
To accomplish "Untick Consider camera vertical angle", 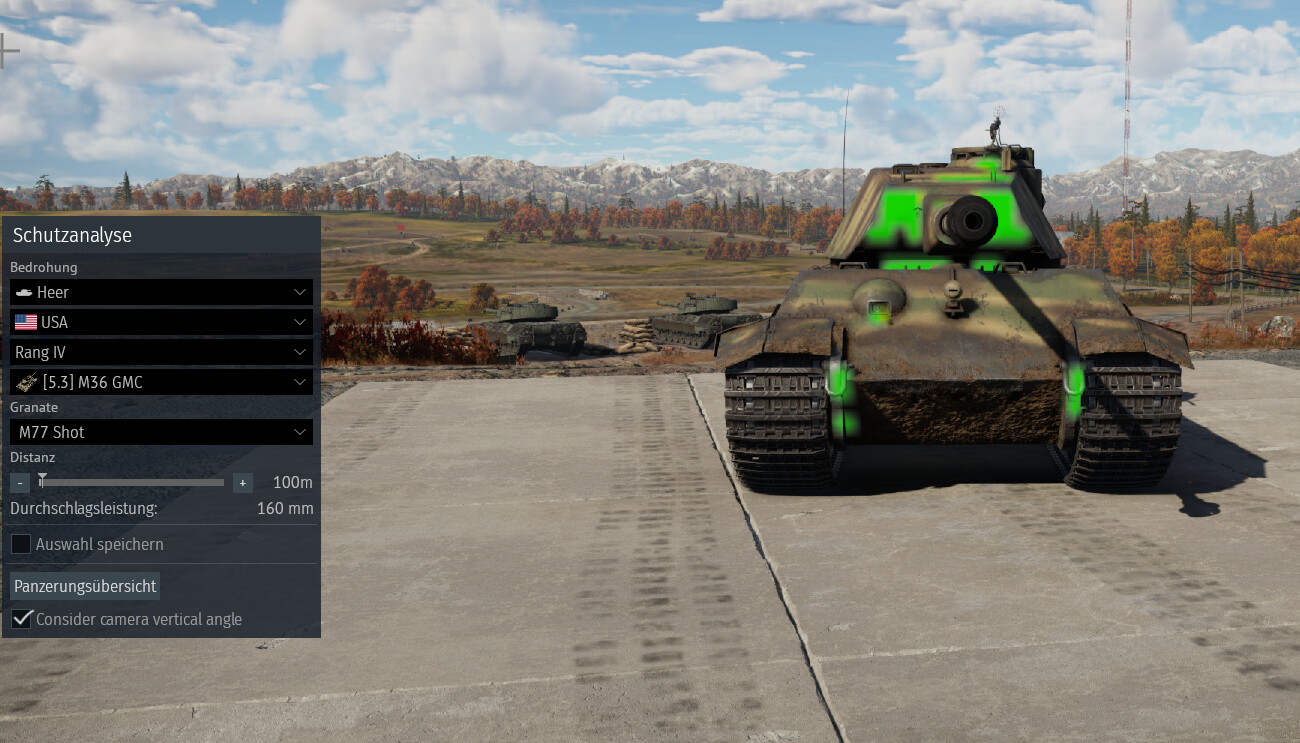I will [21, 619].
